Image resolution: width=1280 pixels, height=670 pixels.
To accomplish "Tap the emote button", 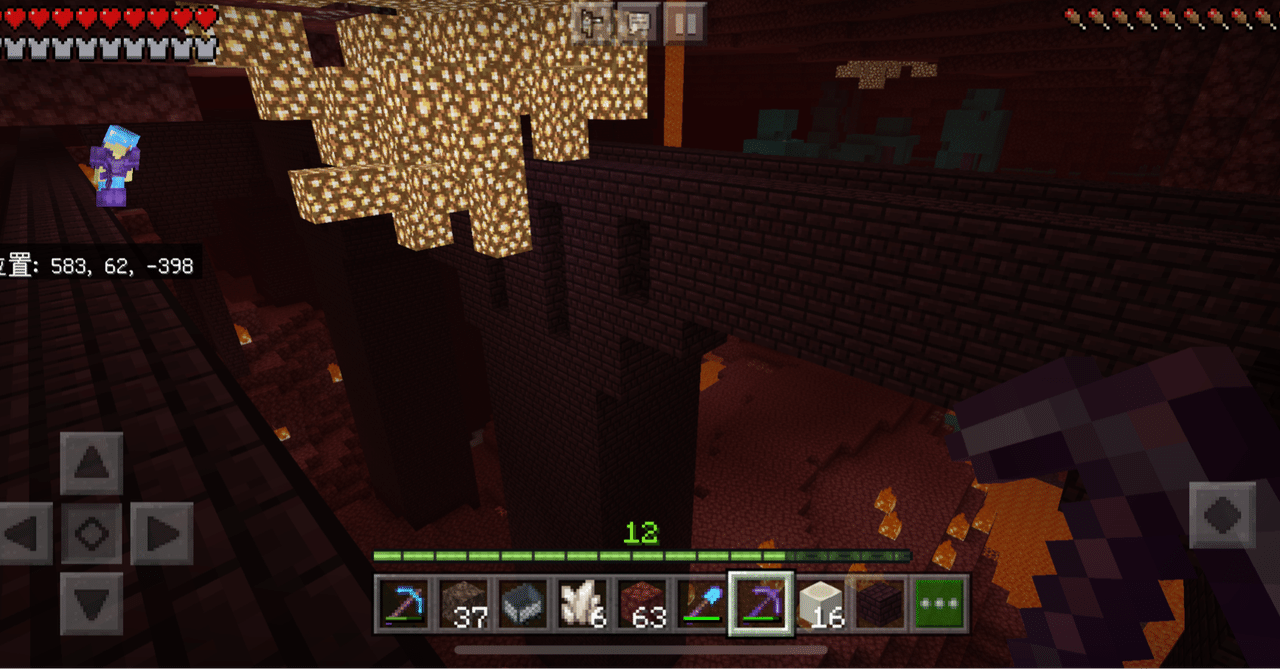I will (594, 22).
